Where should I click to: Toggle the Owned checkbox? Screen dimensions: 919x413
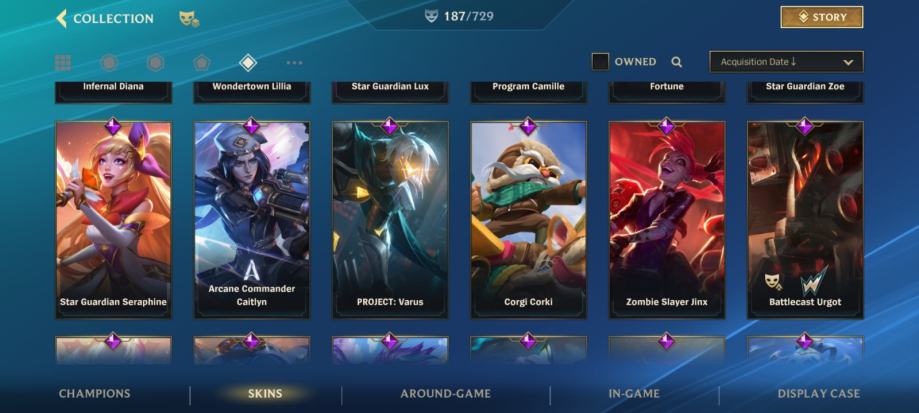pyautogui.click(x=600, y=62)
